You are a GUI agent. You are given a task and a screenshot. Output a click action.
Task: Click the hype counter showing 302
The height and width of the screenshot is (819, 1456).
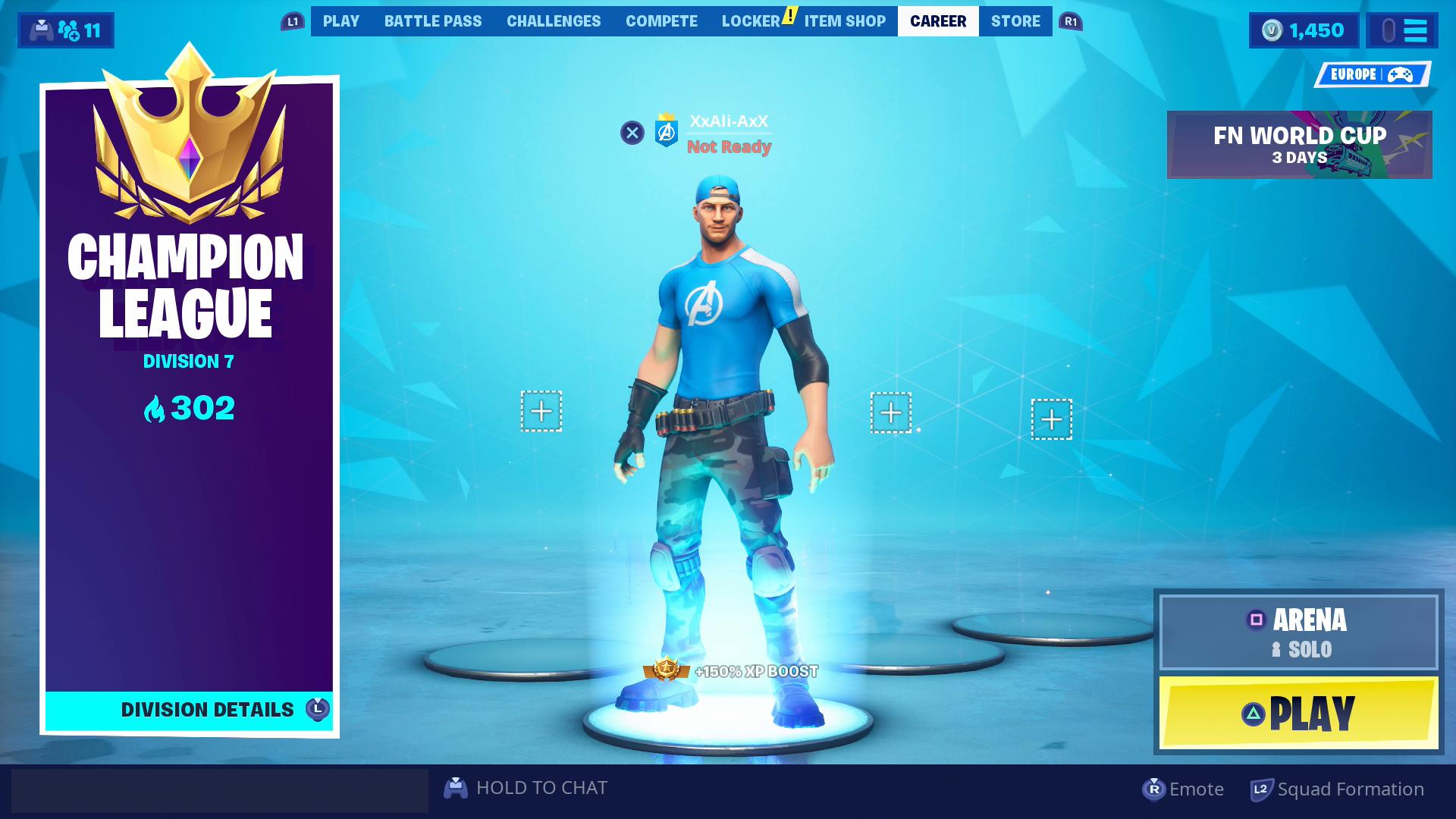point(192,409)
